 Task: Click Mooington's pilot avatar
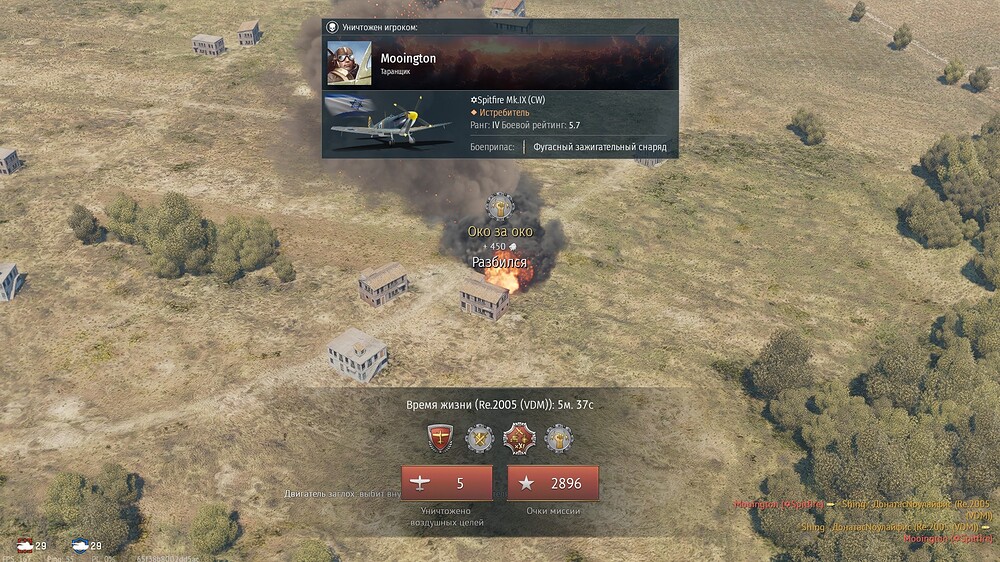point(349,62)
